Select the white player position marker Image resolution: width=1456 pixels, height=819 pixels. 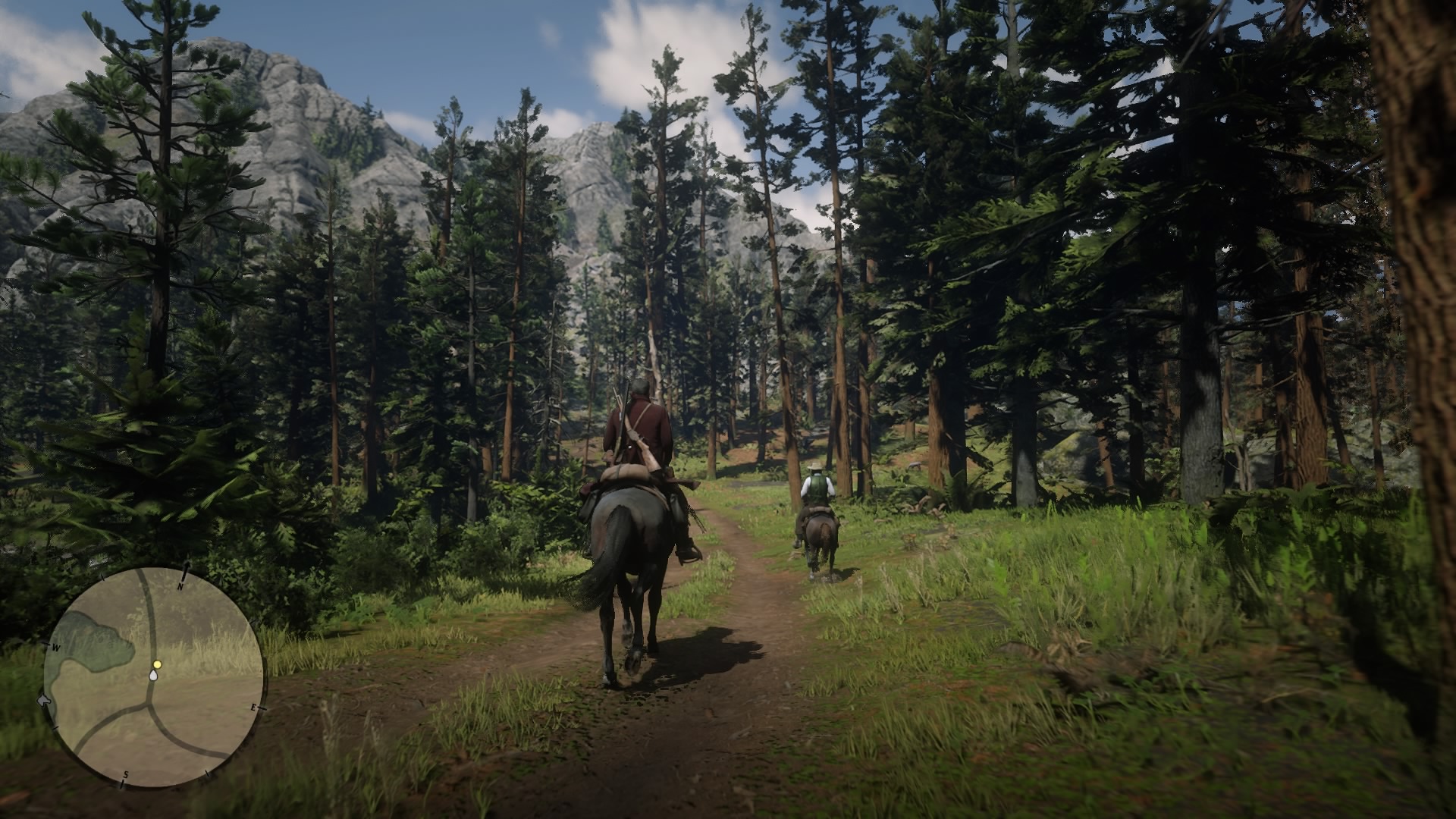tap(153, 676)
